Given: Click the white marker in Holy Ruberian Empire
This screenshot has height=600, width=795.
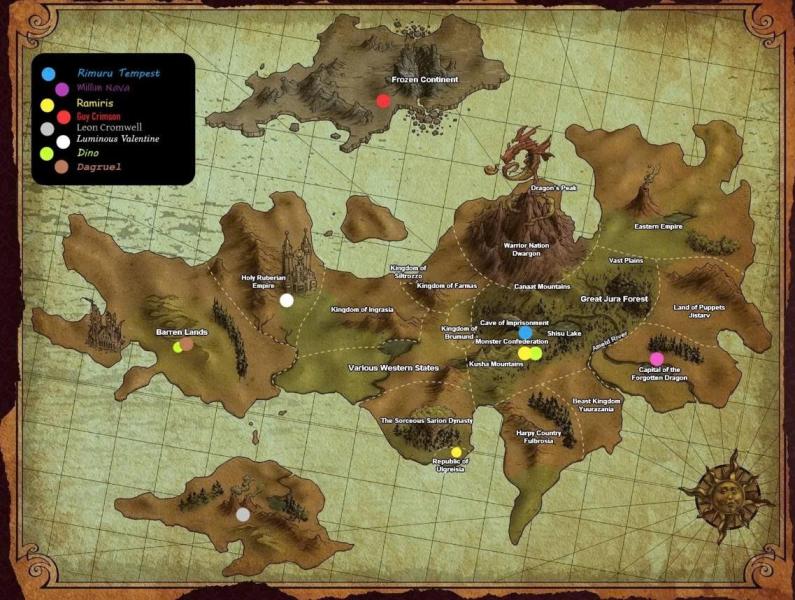Looking at the screenshot, I should pyautogui.click(x=287, y=300).
